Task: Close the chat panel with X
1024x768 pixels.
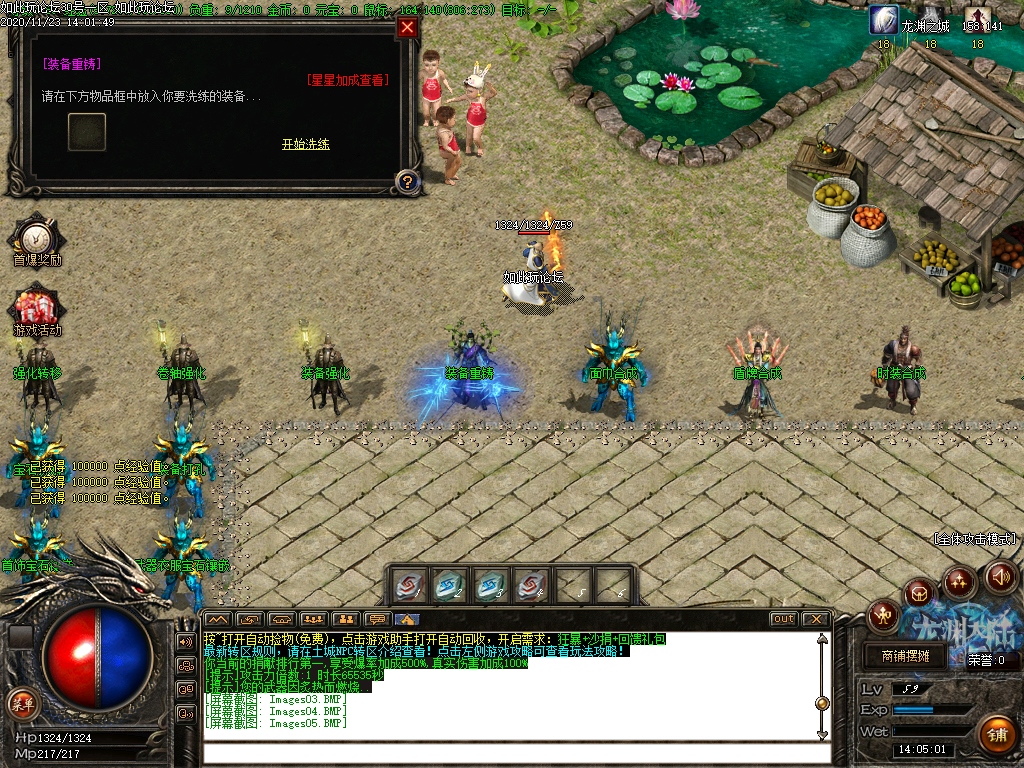Action: pos(816,619)
